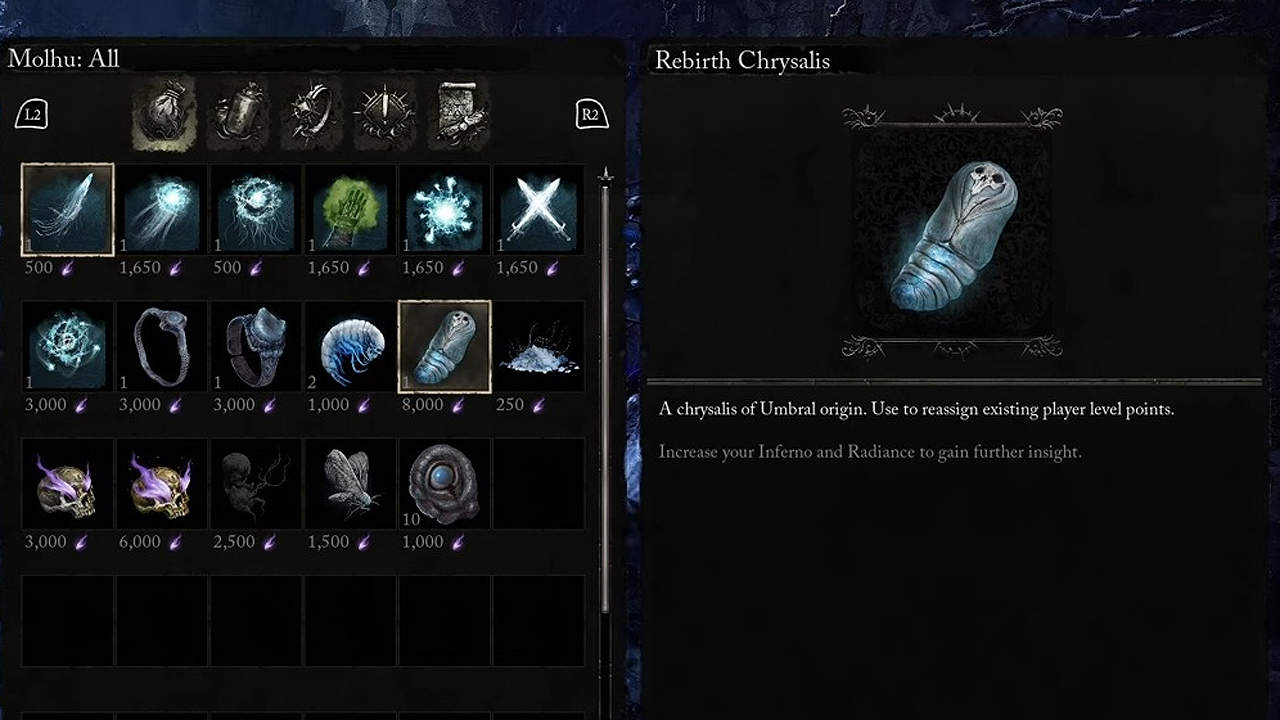Select the dark fetus item slot
The image size is (1280, 720).
click(256, 484)
